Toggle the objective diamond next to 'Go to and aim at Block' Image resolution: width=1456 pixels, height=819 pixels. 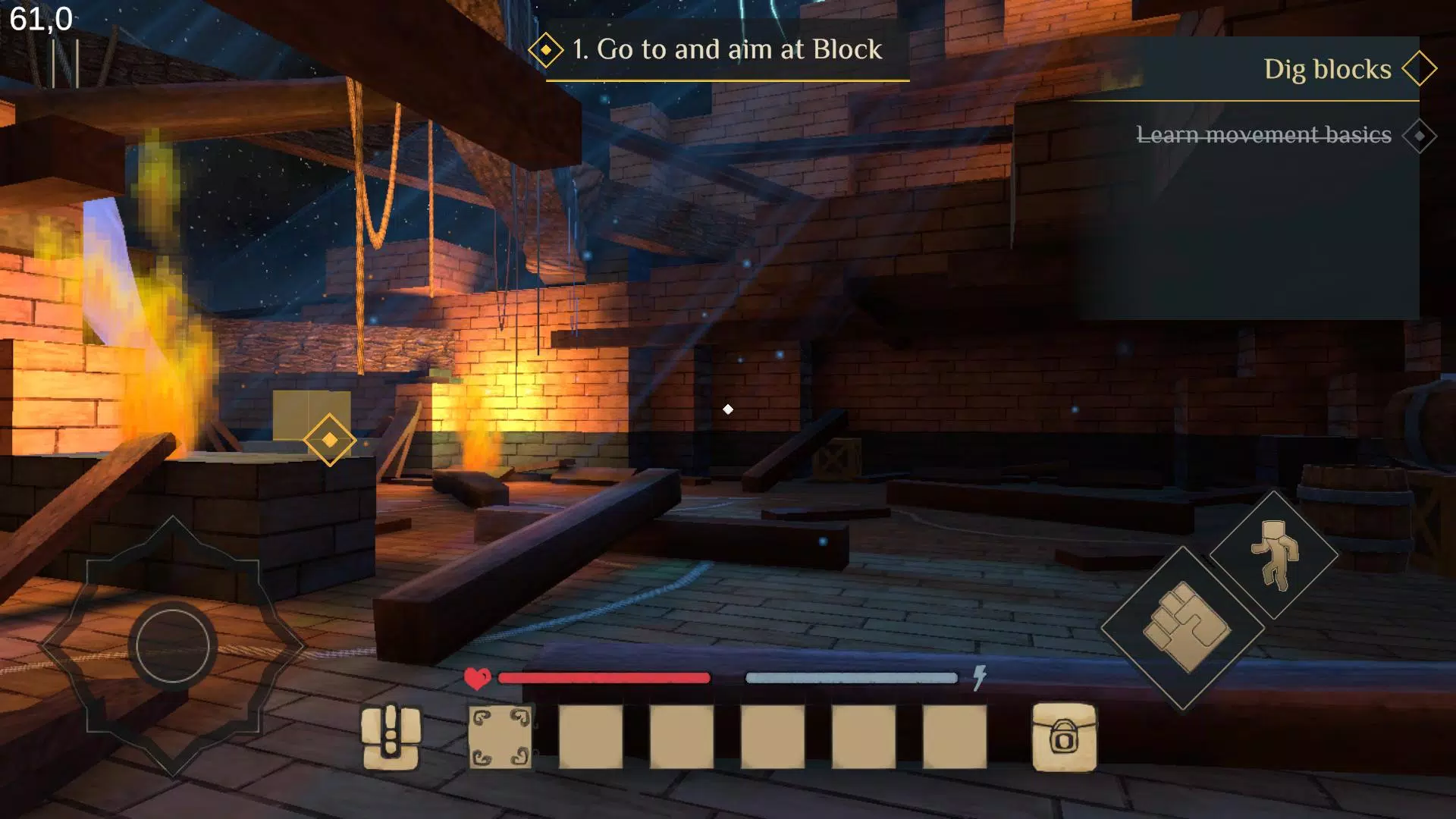[x=548, y=49]
